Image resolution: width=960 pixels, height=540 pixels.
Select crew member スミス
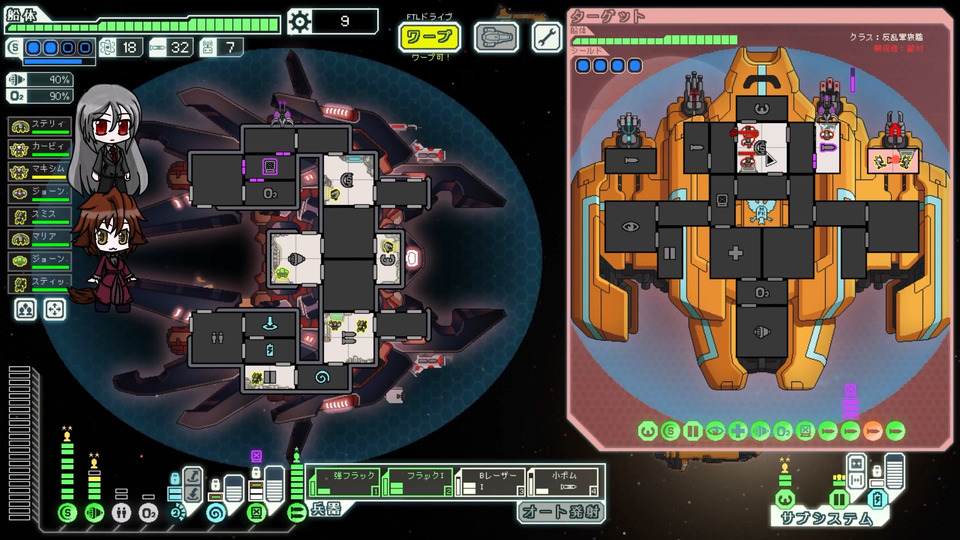click(x=41, y=215)
